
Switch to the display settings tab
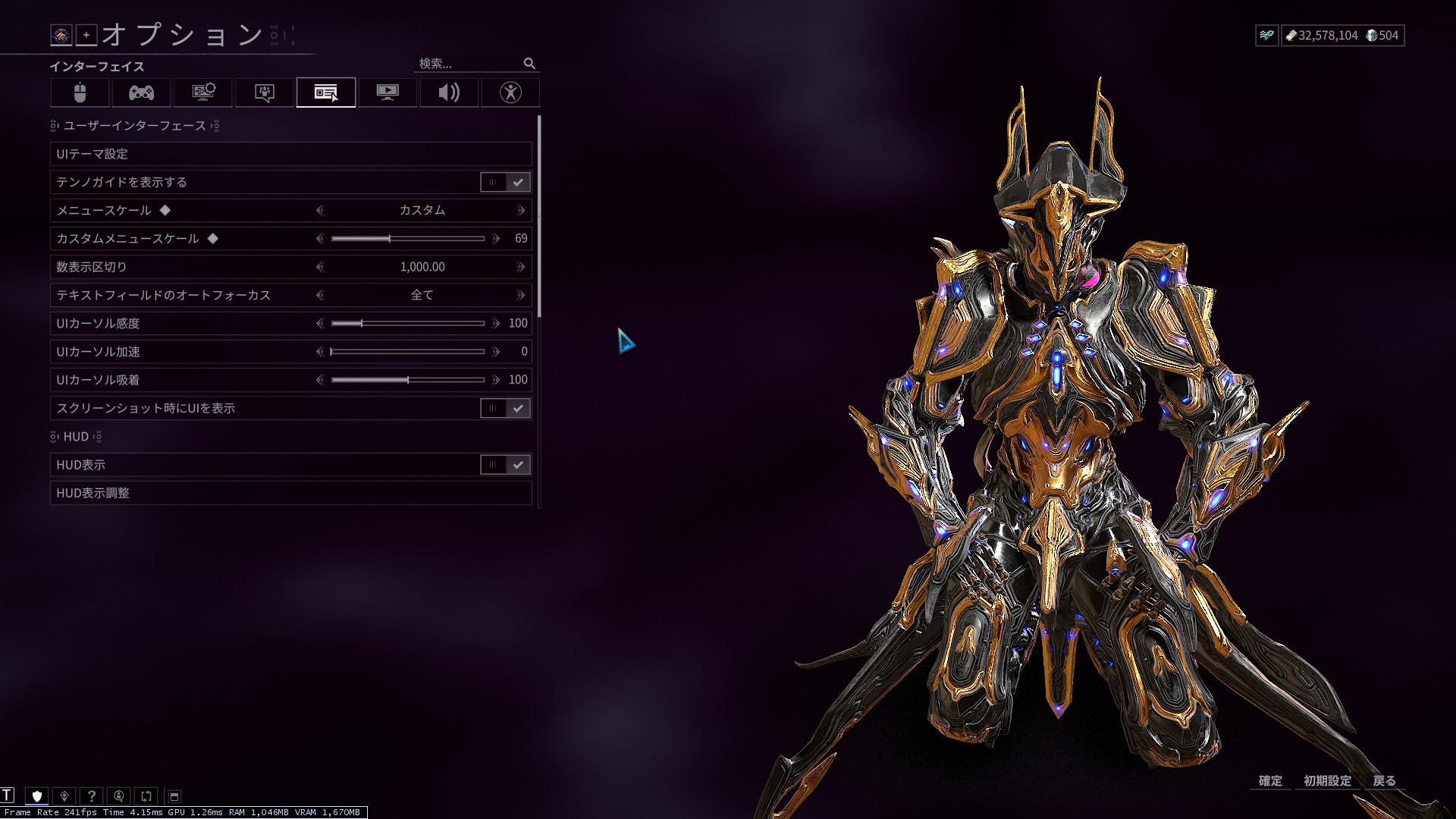[x=388, y=93]
